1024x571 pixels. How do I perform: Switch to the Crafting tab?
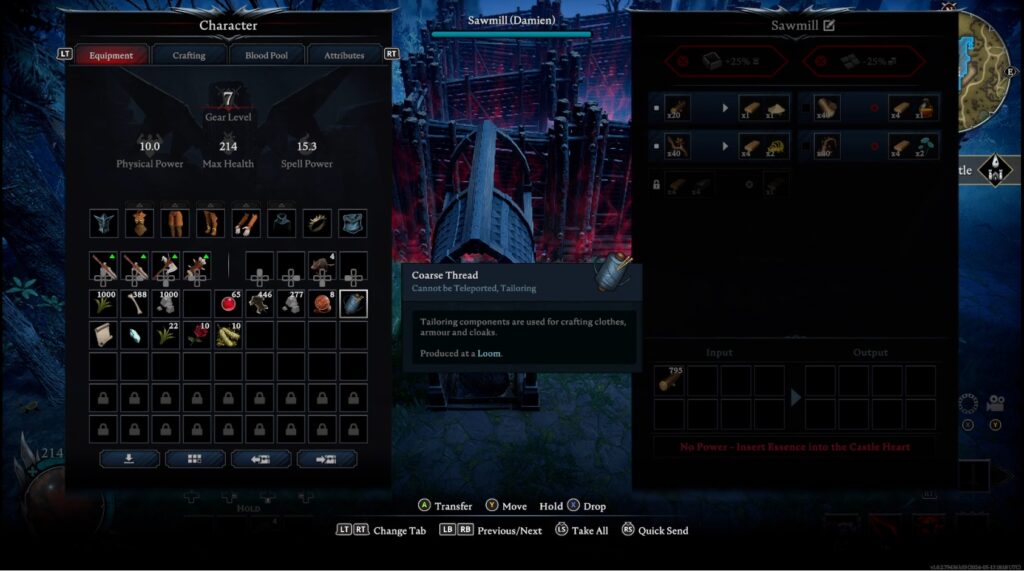coord(189,55)
